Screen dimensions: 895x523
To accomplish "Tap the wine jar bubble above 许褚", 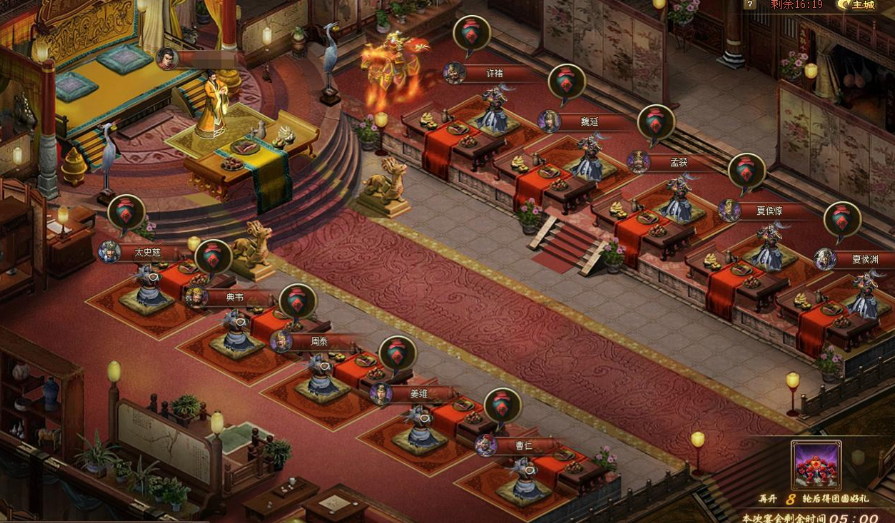I will point(471,33).
